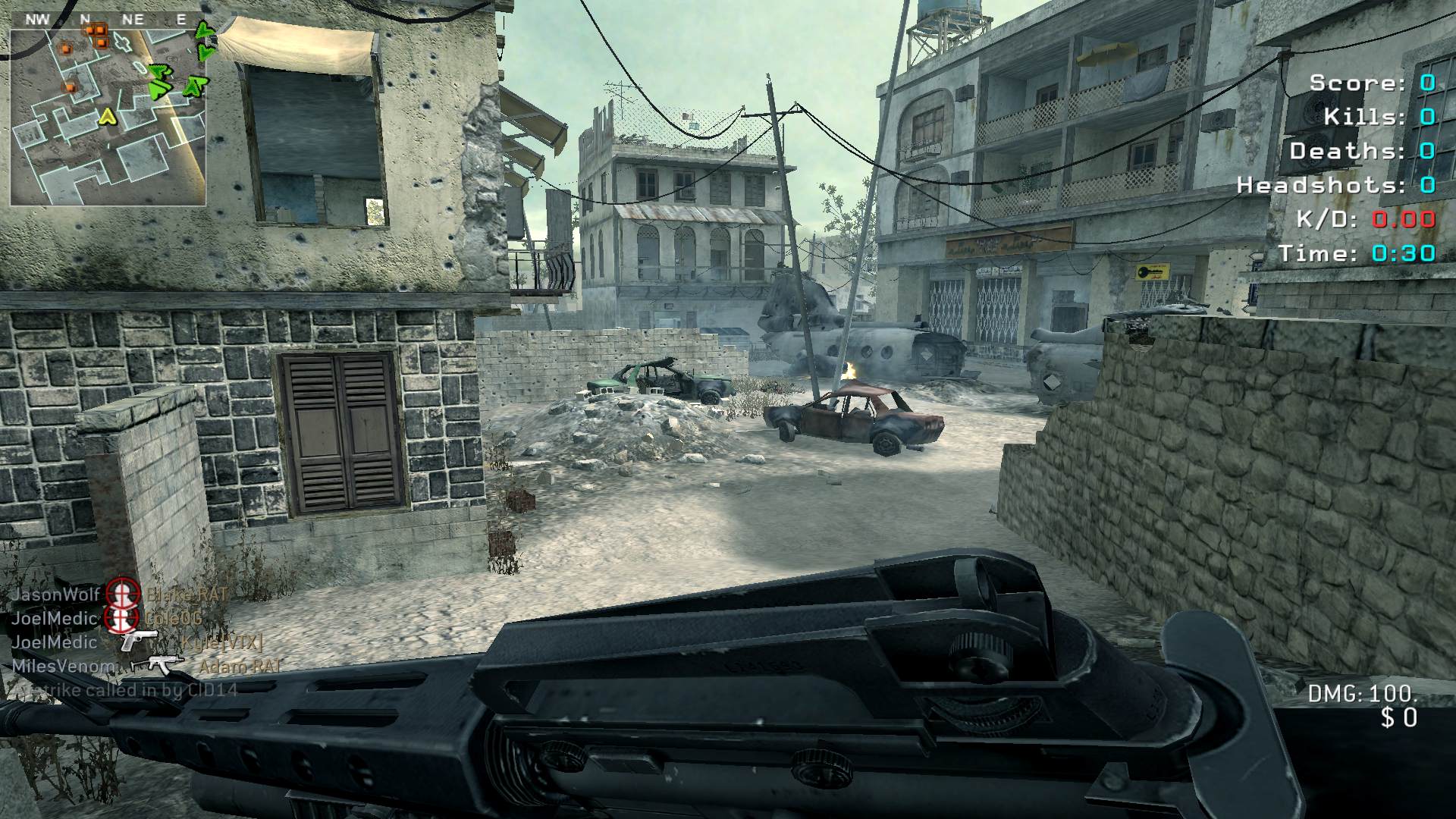Click the pistol icon in the kill feed
The width and height of the screenshot is (1456, 819).
pos(140,641)
